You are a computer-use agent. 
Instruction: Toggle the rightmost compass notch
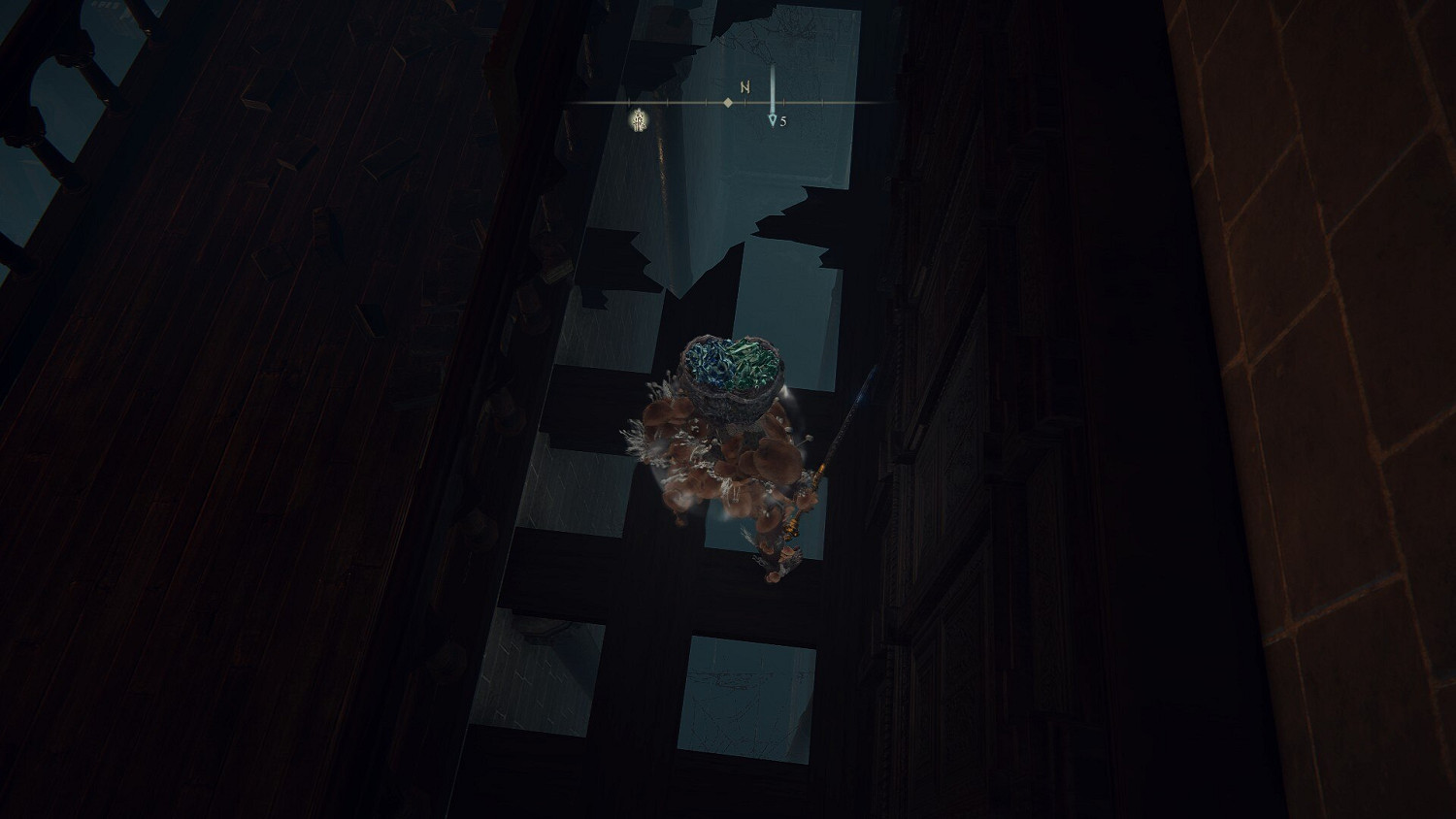[822, 101]
